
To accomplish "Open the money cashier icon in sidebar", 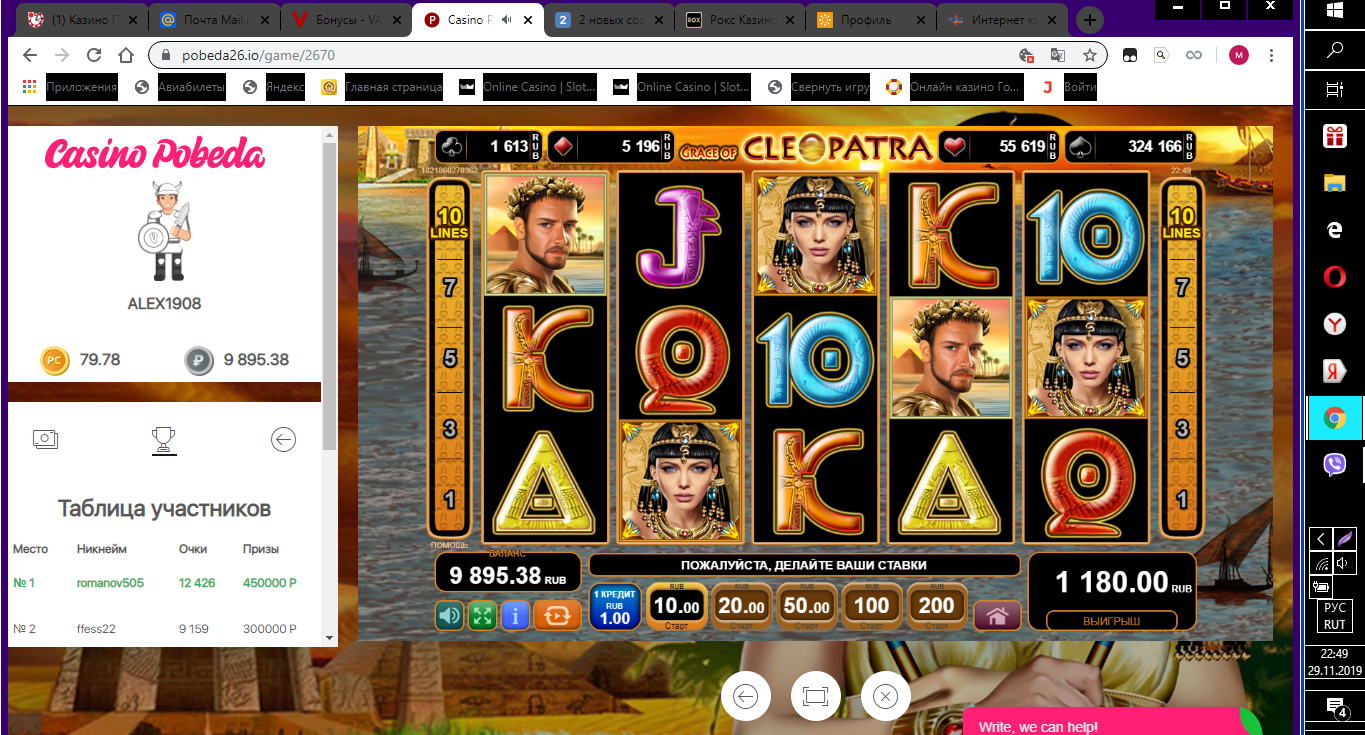I will tap(45, 439).
